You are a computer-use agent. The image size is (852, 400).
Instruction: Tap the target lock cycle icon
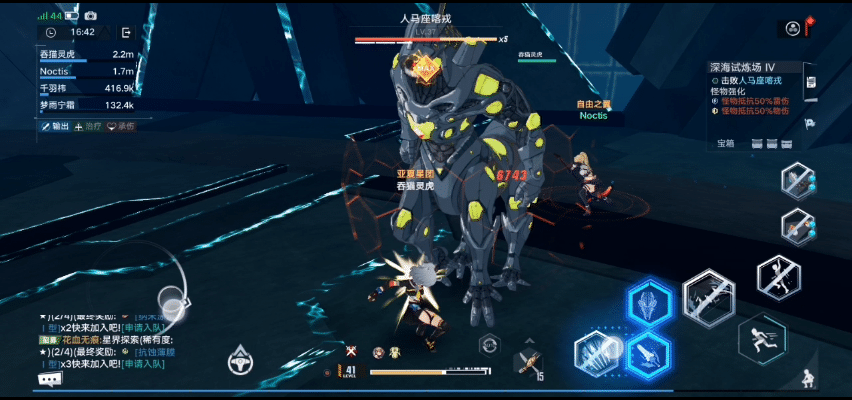[489, 345]
